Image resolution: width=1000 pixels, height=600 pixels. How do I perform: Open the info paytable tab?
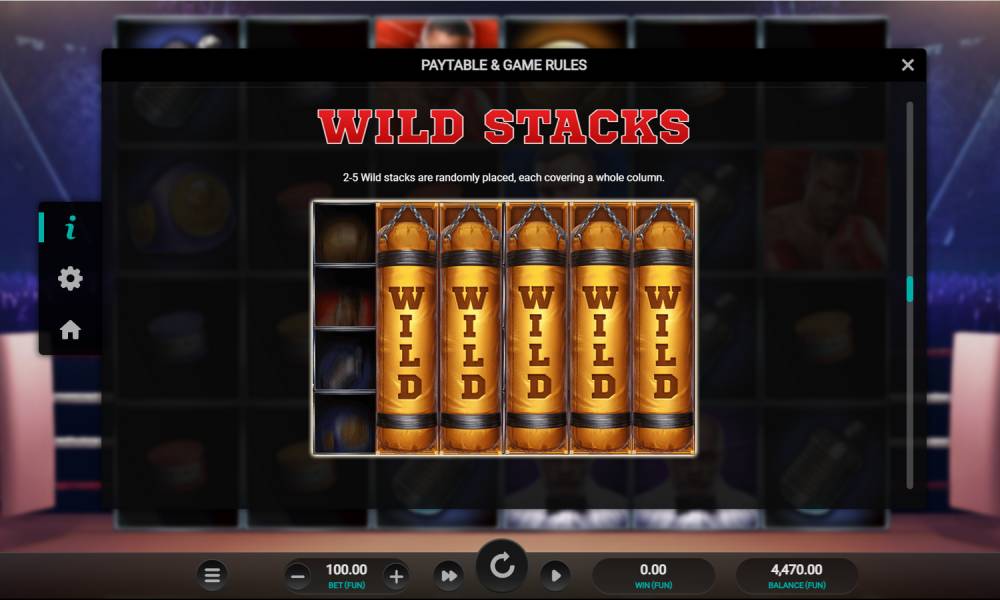70,229
